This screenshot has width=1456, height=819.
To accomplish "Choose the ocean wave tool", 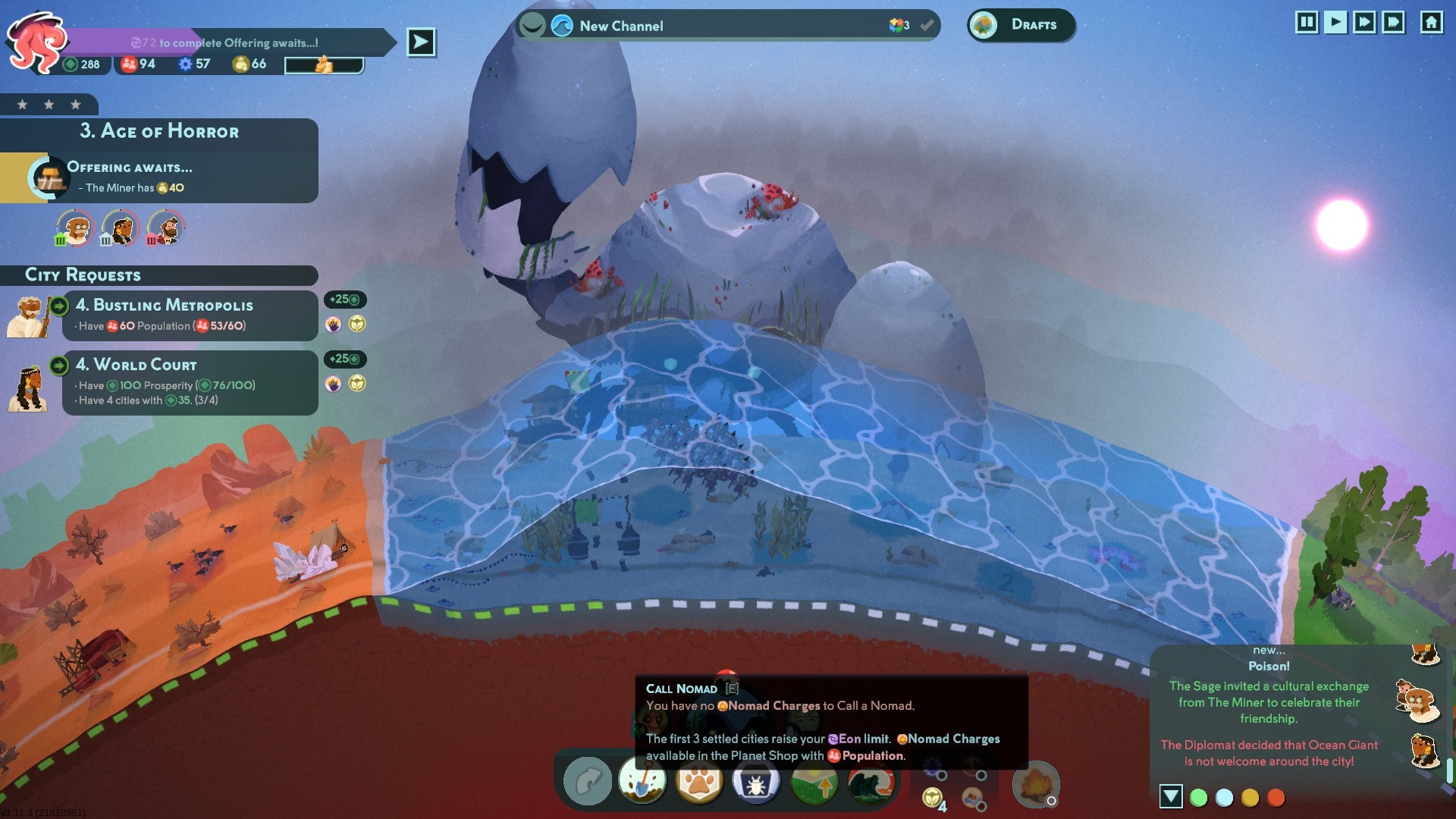I will click(871, 783).
